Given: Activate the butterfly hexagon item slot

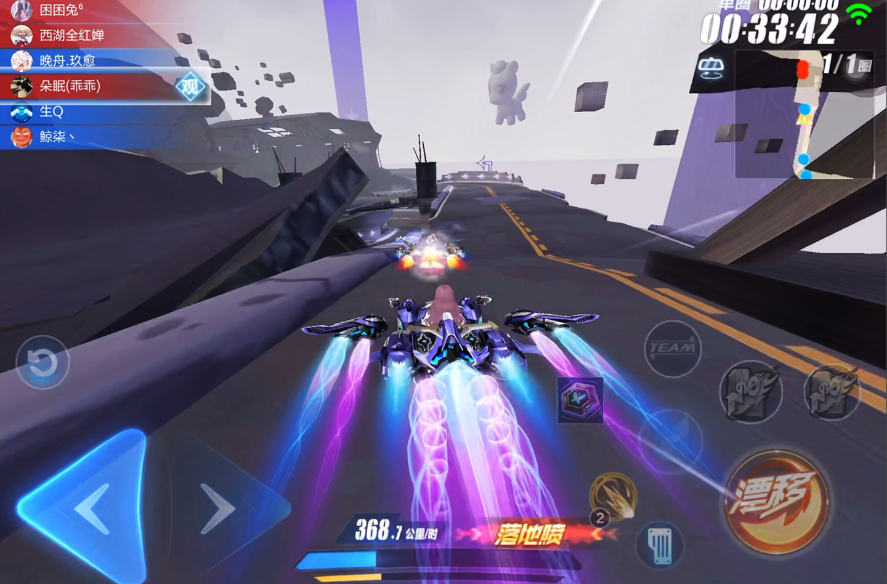Looking at the screenshot, I should pos(580,399).
